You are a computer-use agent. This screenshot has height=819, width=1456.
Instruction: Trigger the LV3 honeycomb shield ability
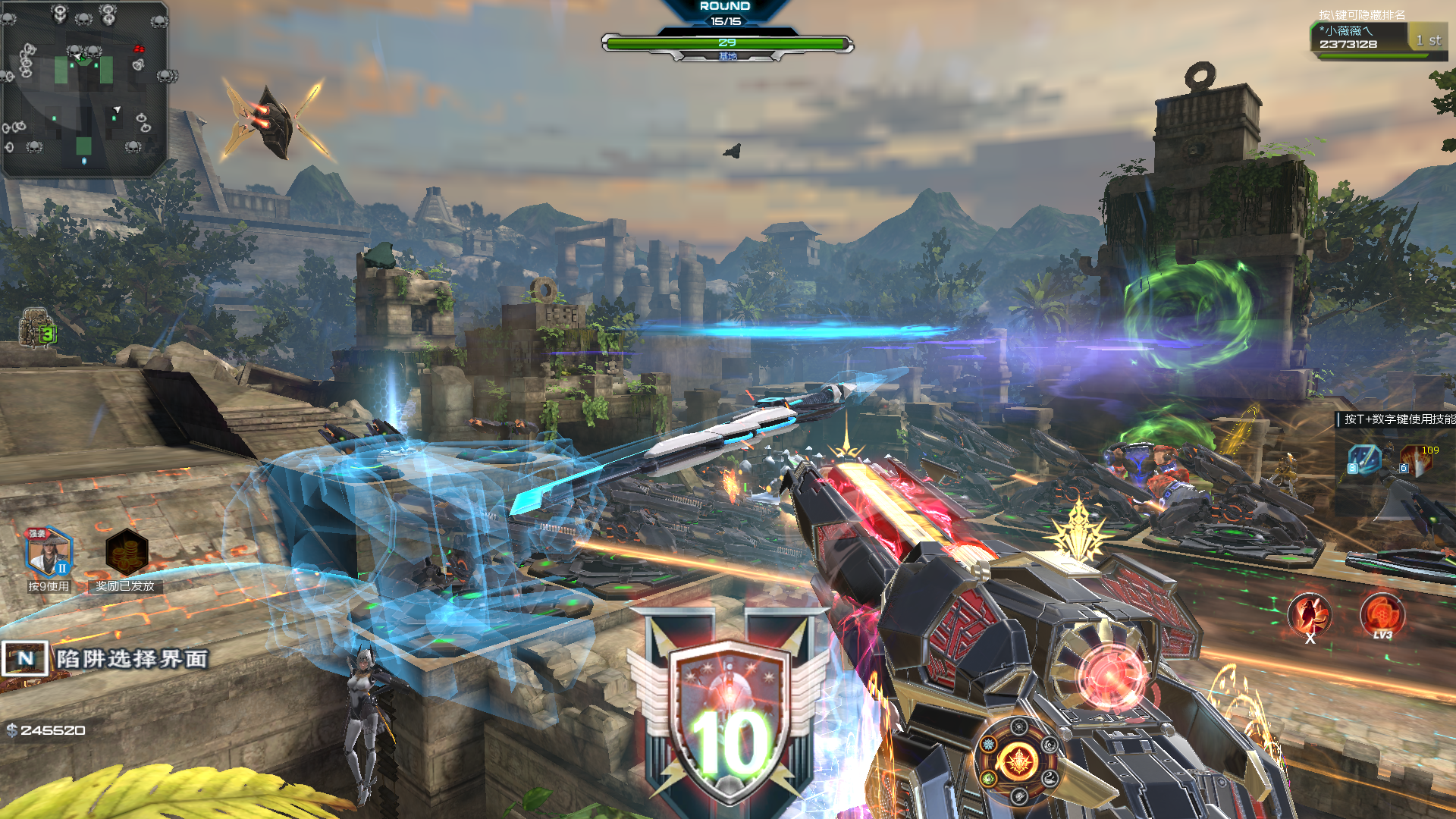point(1382,613)
